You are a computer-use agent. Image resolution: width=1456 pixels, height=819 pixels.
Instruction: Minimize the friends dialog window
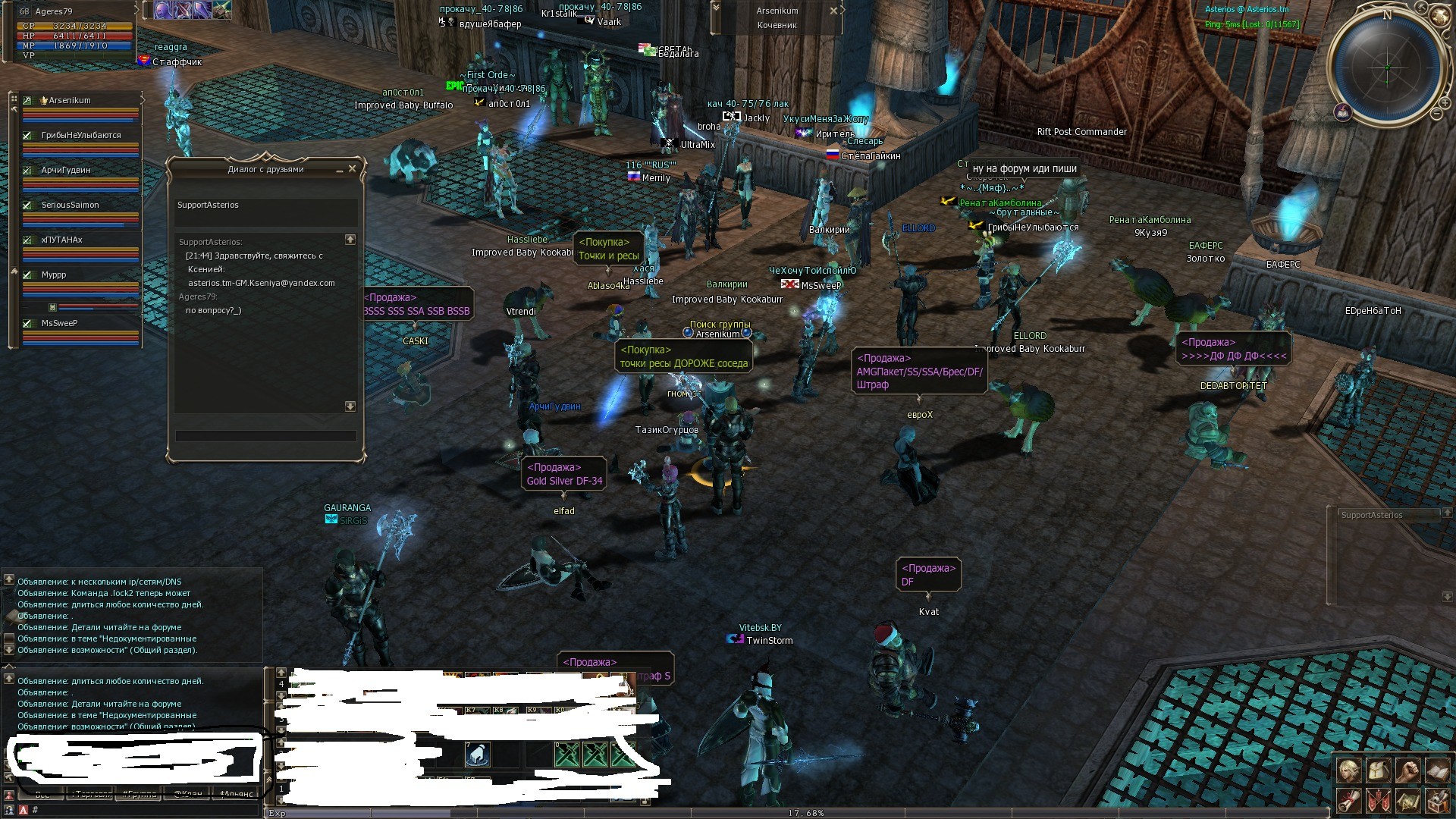(x=339, y=171)
